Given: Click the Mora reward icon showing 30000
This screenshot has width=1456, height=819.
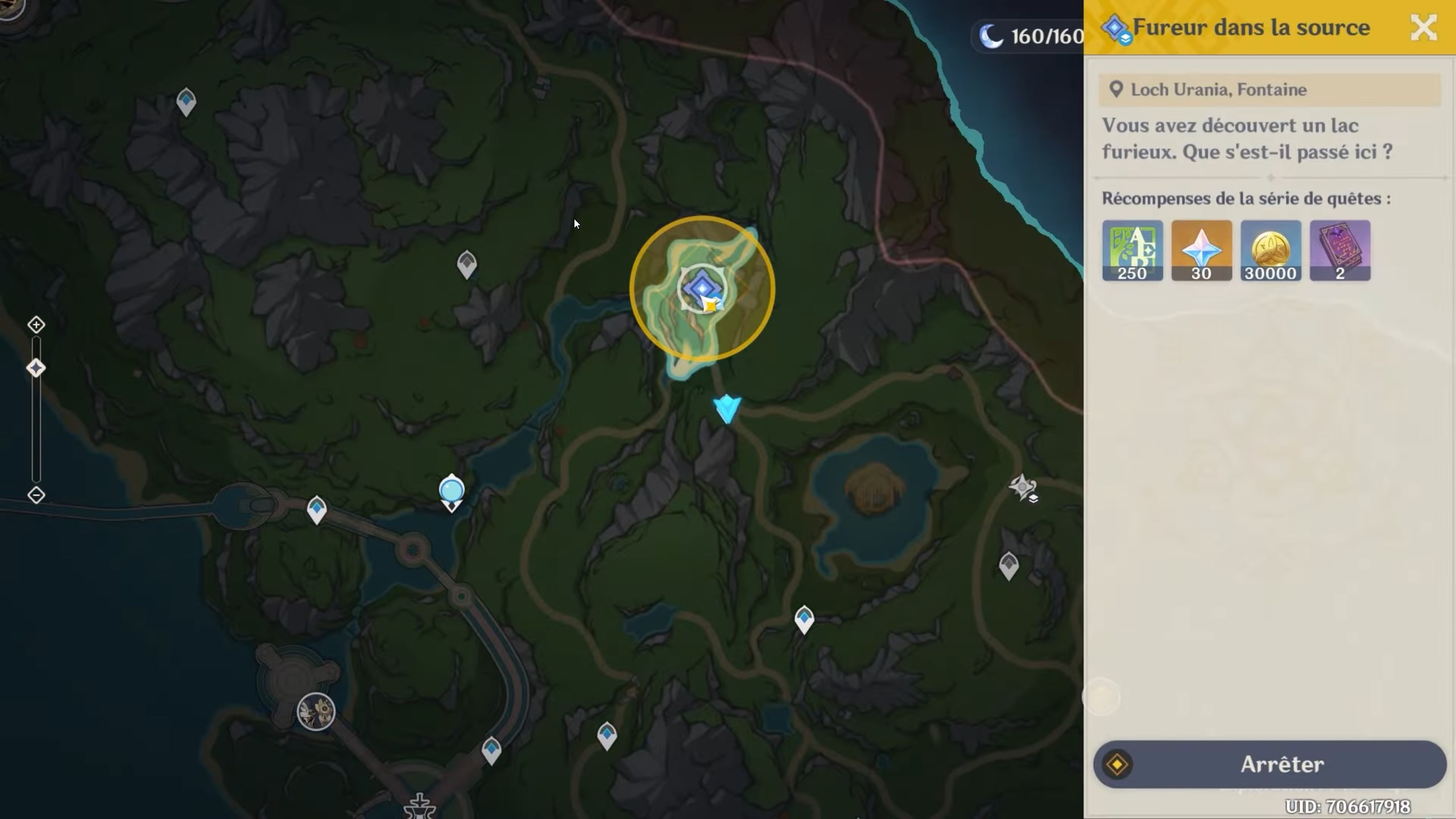Looking at the screenshot, I should (x=1271, y=250).
